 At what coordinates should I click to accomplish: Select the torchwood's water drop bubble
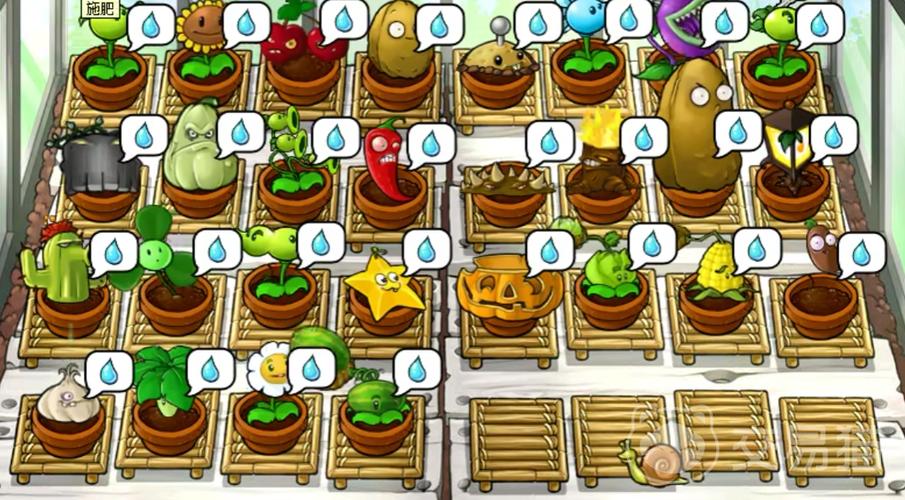point(643,136)
